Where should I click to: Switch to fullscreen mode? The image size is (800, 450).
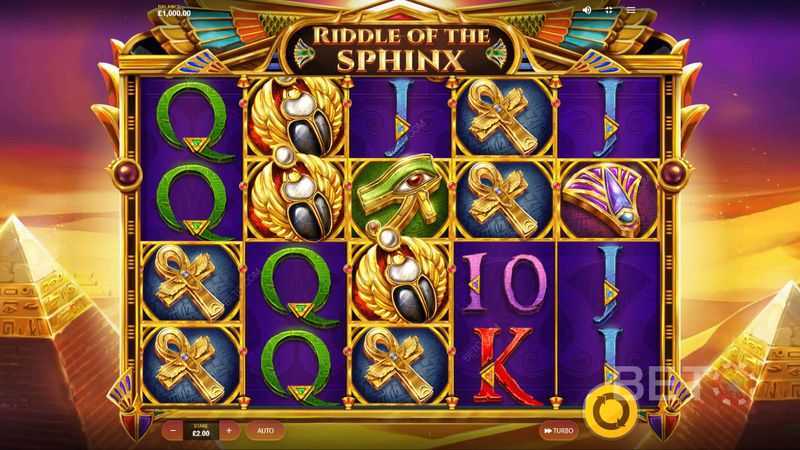tap(609, 10)
